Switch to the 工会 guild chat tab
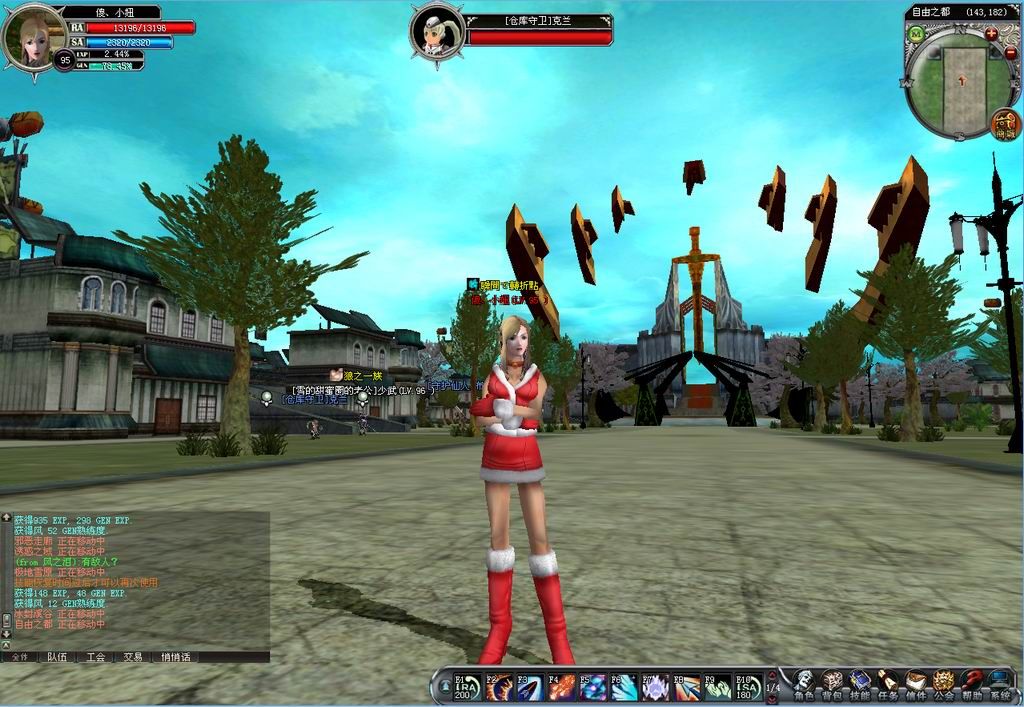The width and height of the screenshot is (1024, 707). pyautogui.click(x=95, y=657)
